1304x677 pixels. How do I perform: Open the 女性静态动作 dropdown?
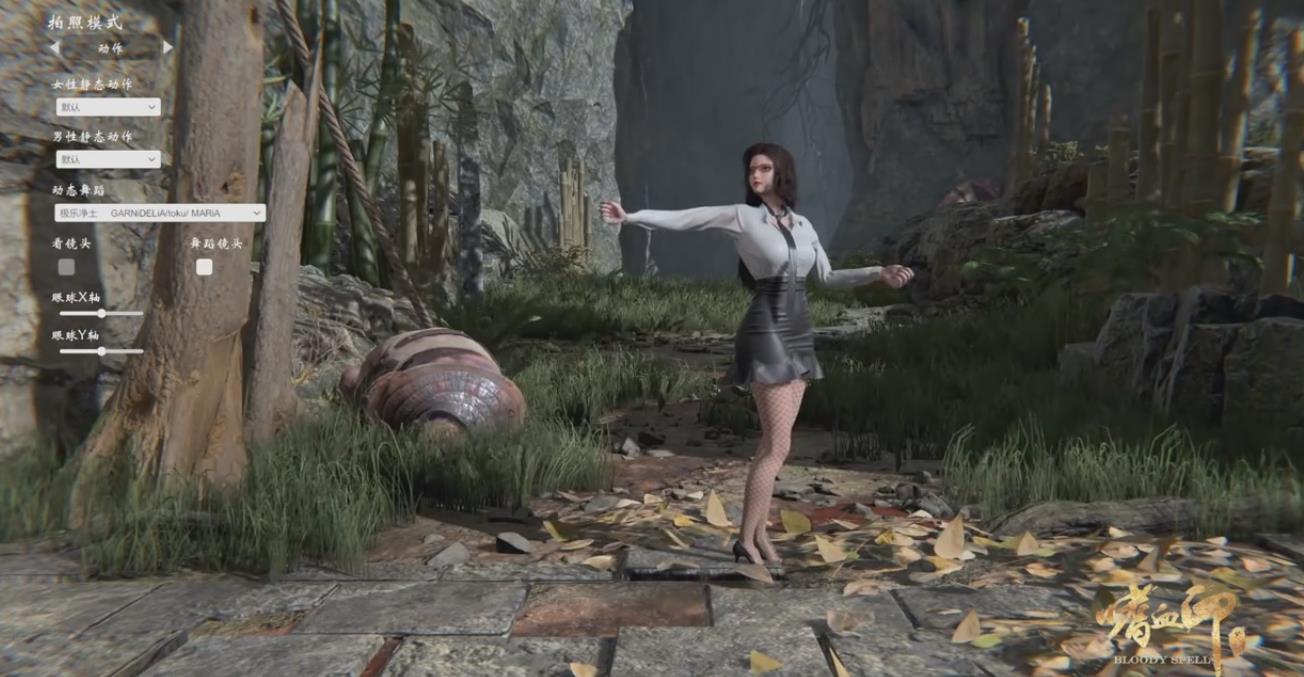click(x=108, y=107)
